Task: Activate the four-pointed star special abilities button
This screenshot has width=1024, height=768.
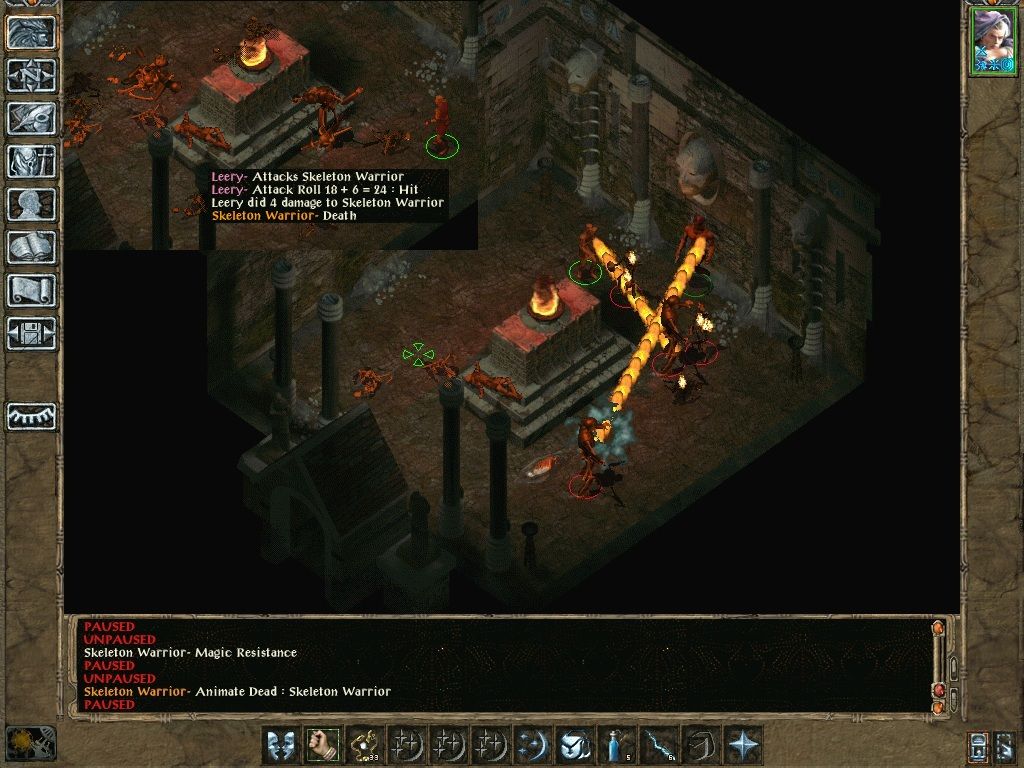Action: (x=742, y=745)
